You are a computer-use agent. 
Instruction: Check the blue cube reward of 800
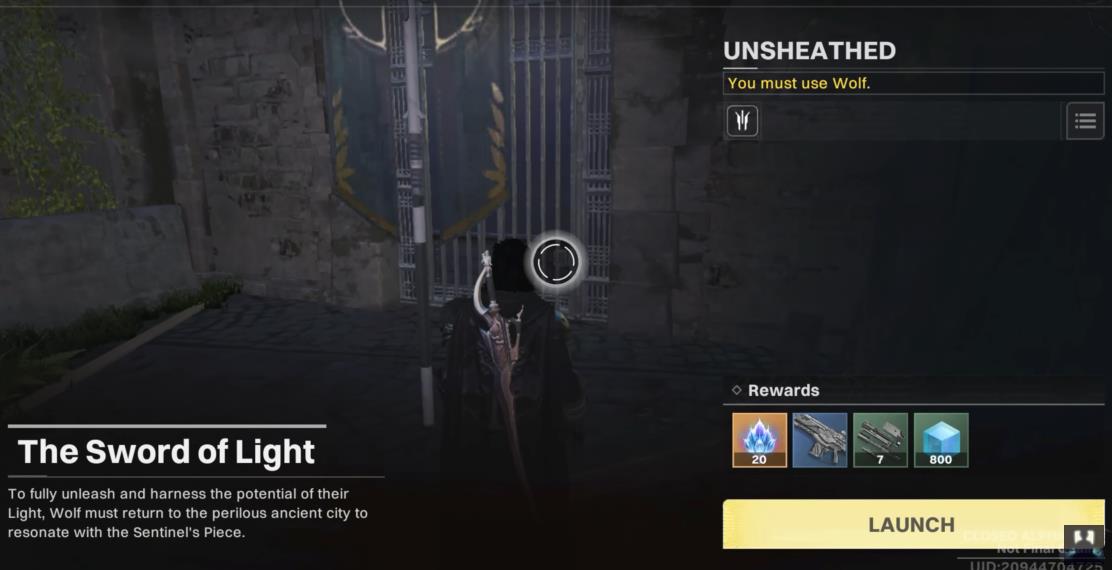[x=941, y=440]
